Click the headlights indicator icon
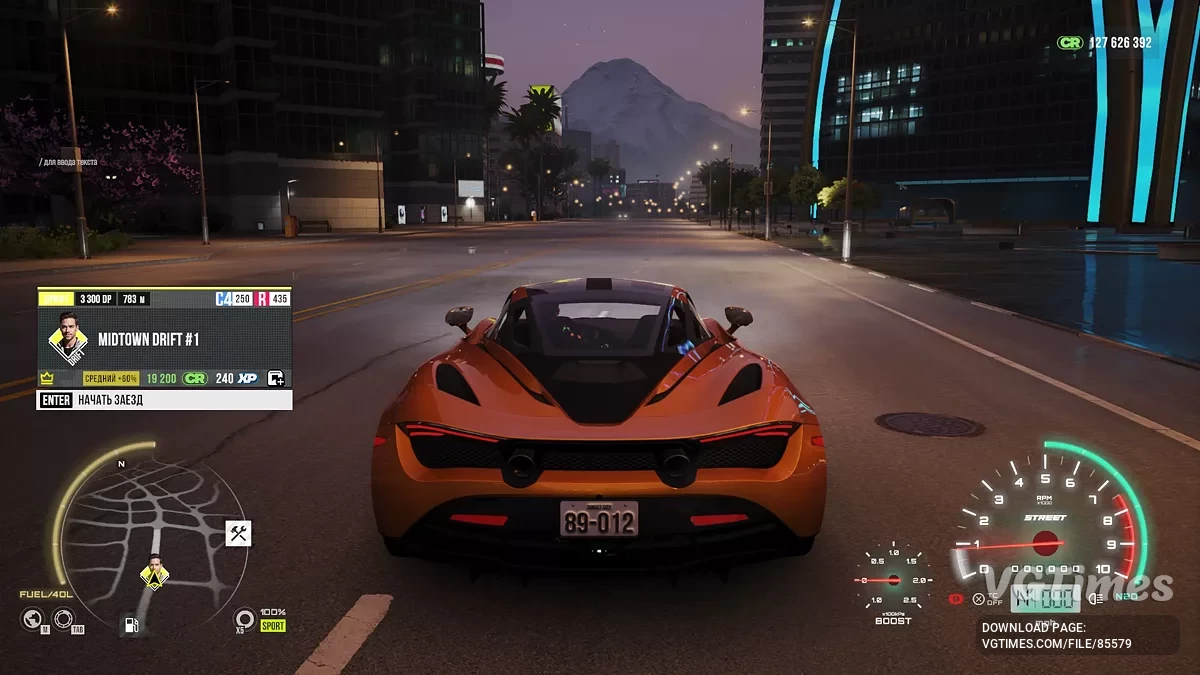1200x675 pixels. click(1096, 598)
